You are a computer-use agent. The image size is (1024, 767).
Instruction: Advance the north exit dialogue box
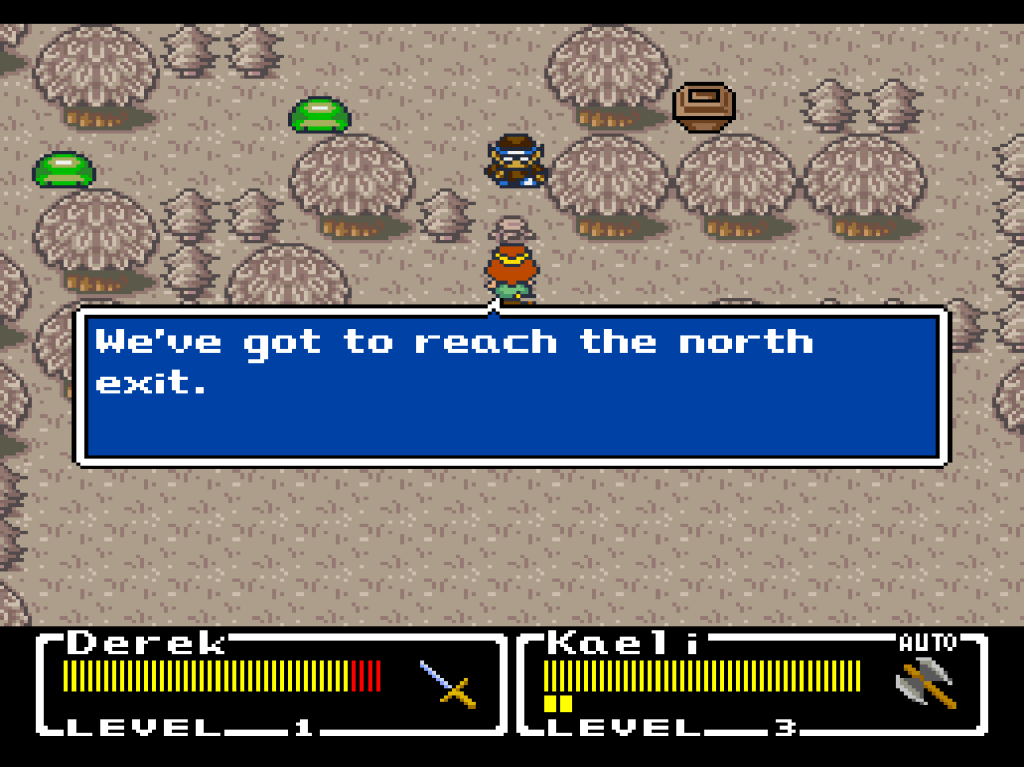pos(510,386)
